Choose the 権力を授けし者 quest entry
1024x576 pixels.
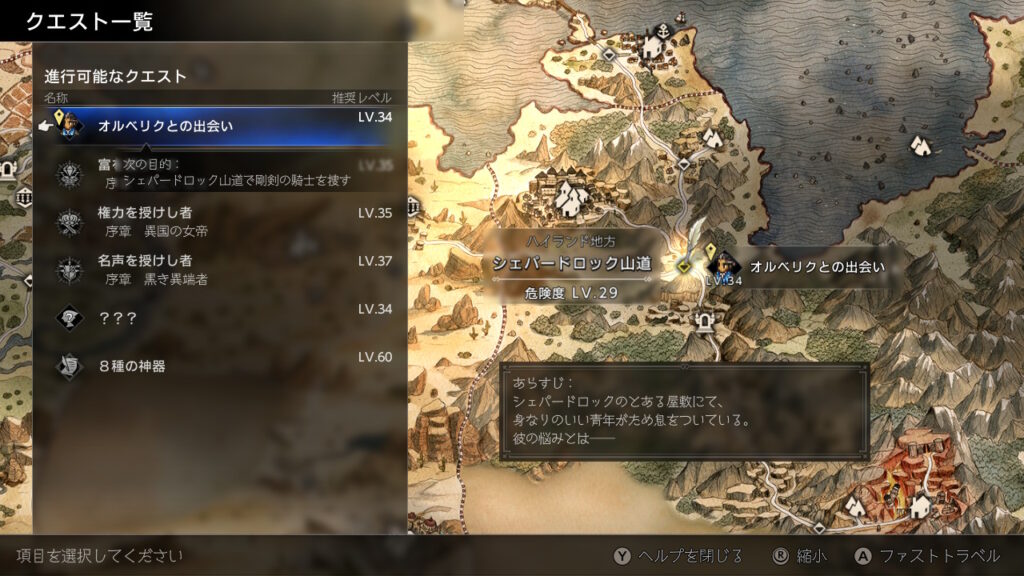point(220,222)
